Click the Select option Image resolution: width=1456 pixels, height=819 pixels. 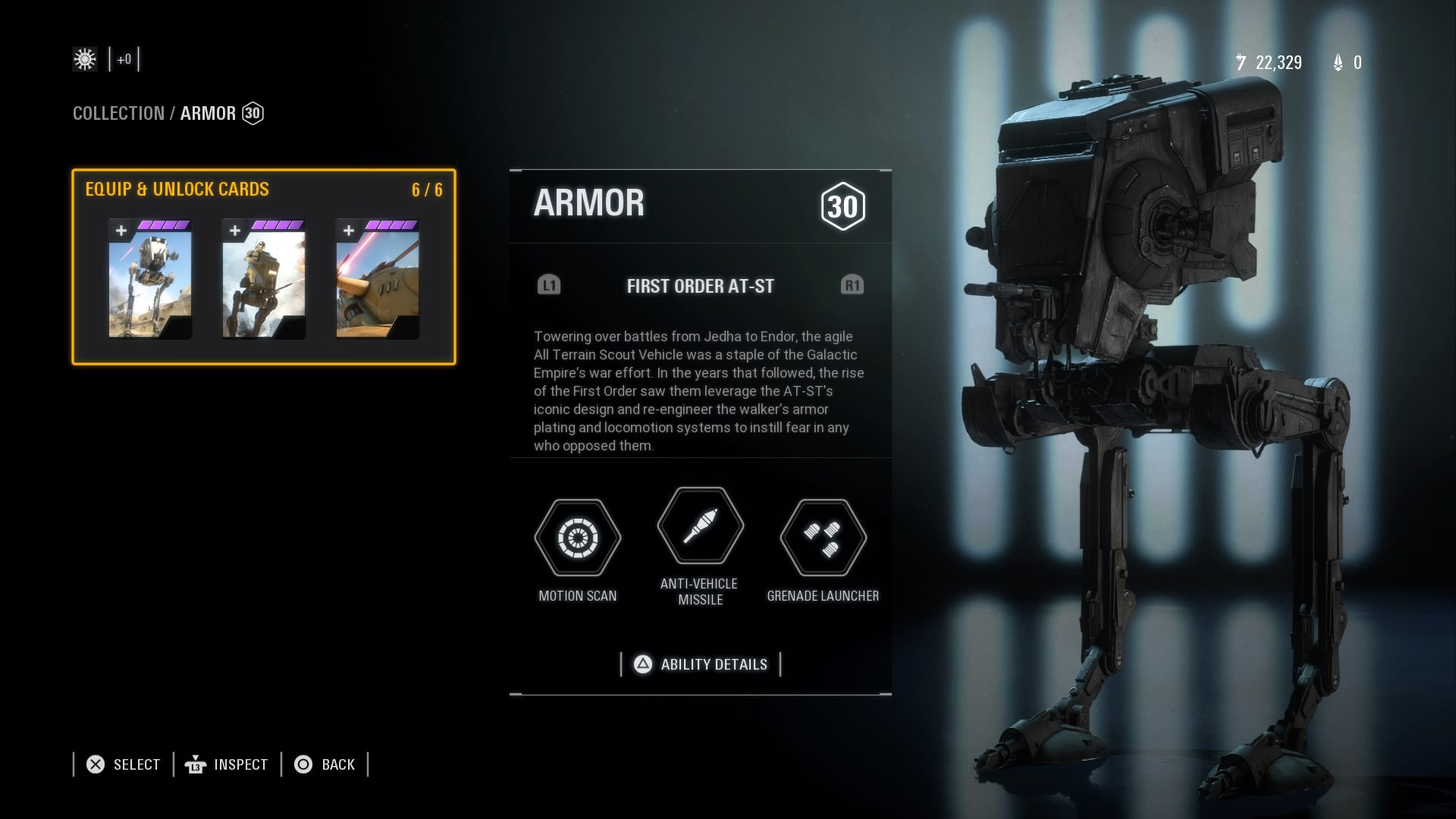pyautogui.click(x=124, y=764)
